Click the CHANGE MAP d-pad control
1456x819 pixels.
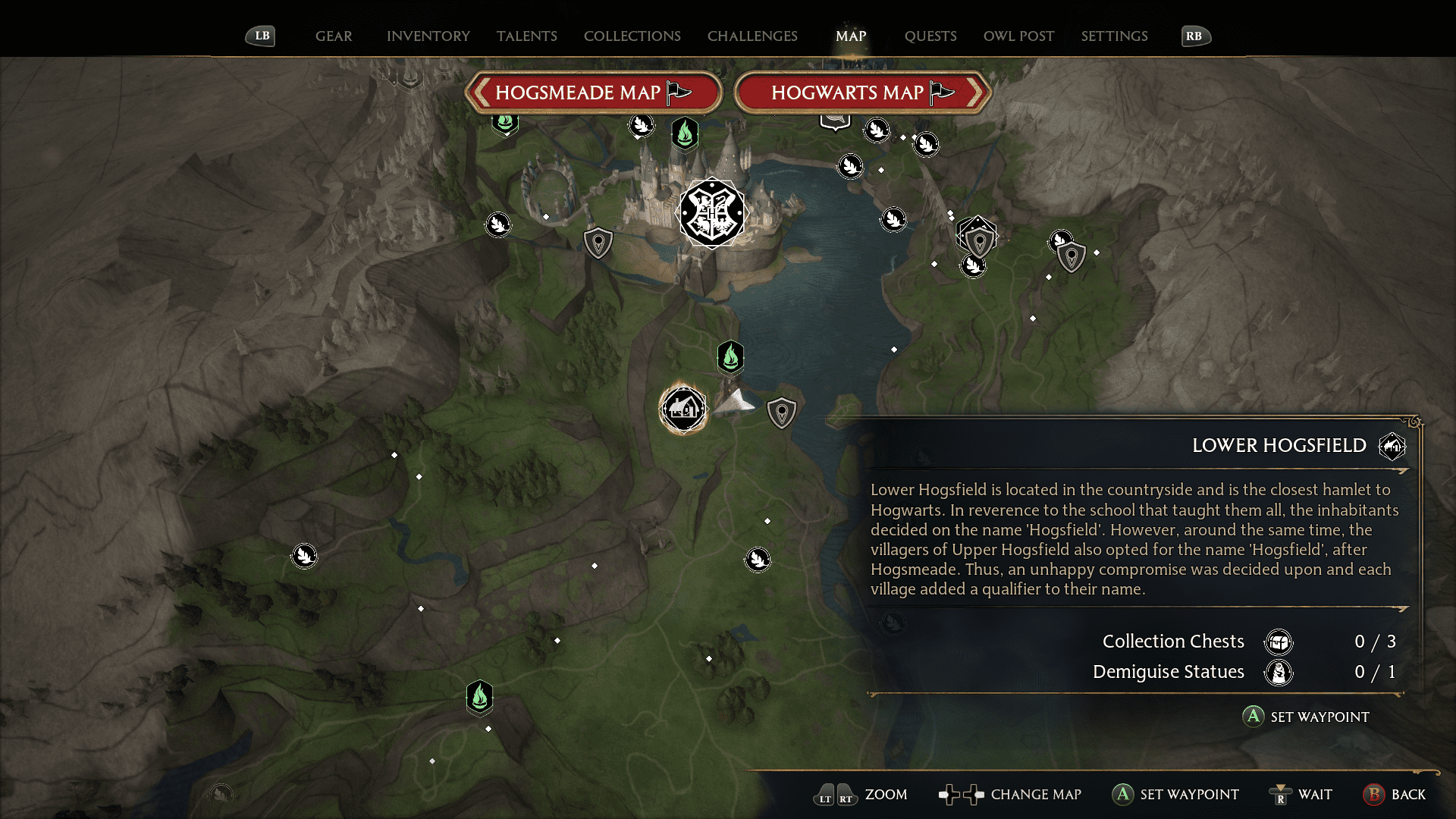[x=961, y=795]
